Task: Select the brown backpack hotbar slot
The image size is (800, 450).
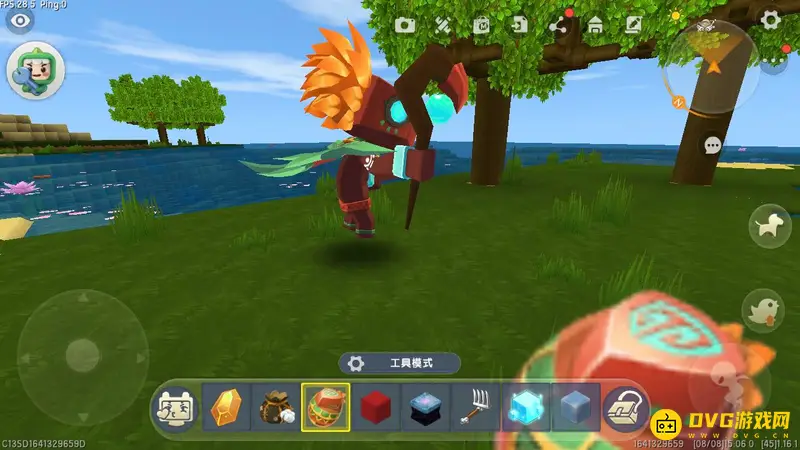Action: pyautogui.click(x=275, y=408)
